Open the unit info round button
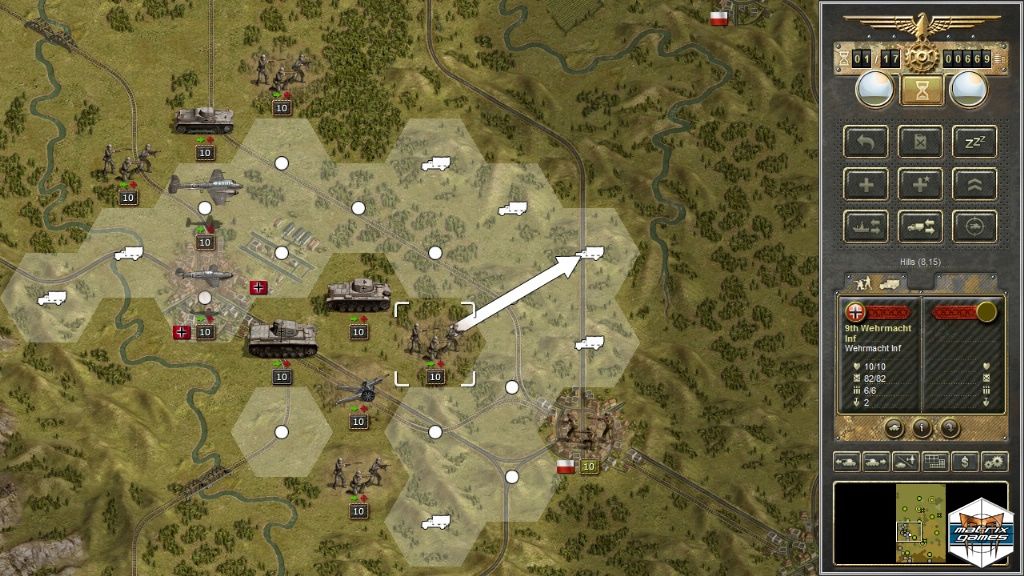 coord(921,428)
